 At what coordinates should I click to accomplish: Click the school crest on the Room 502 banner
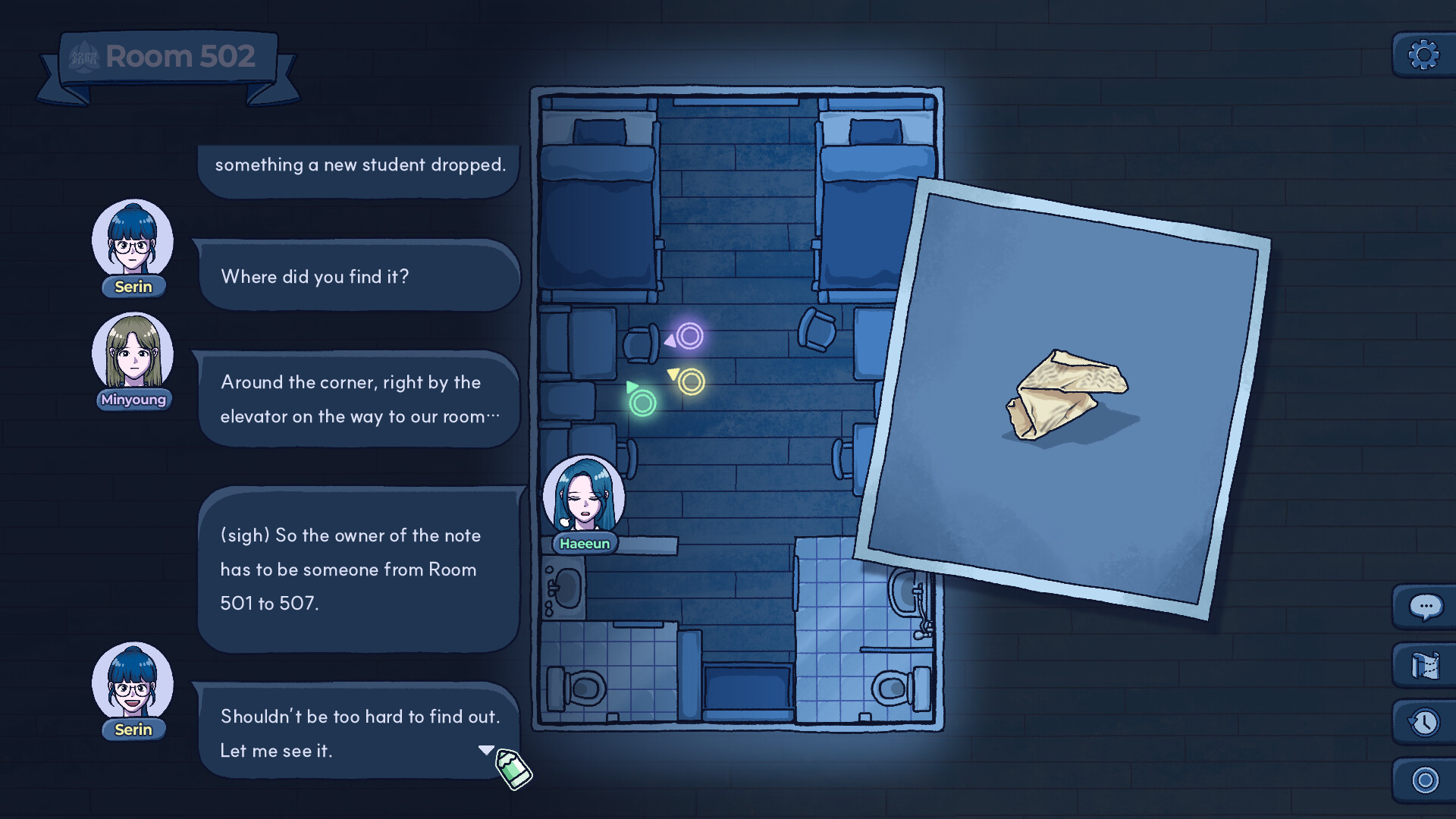click(85, 55)
